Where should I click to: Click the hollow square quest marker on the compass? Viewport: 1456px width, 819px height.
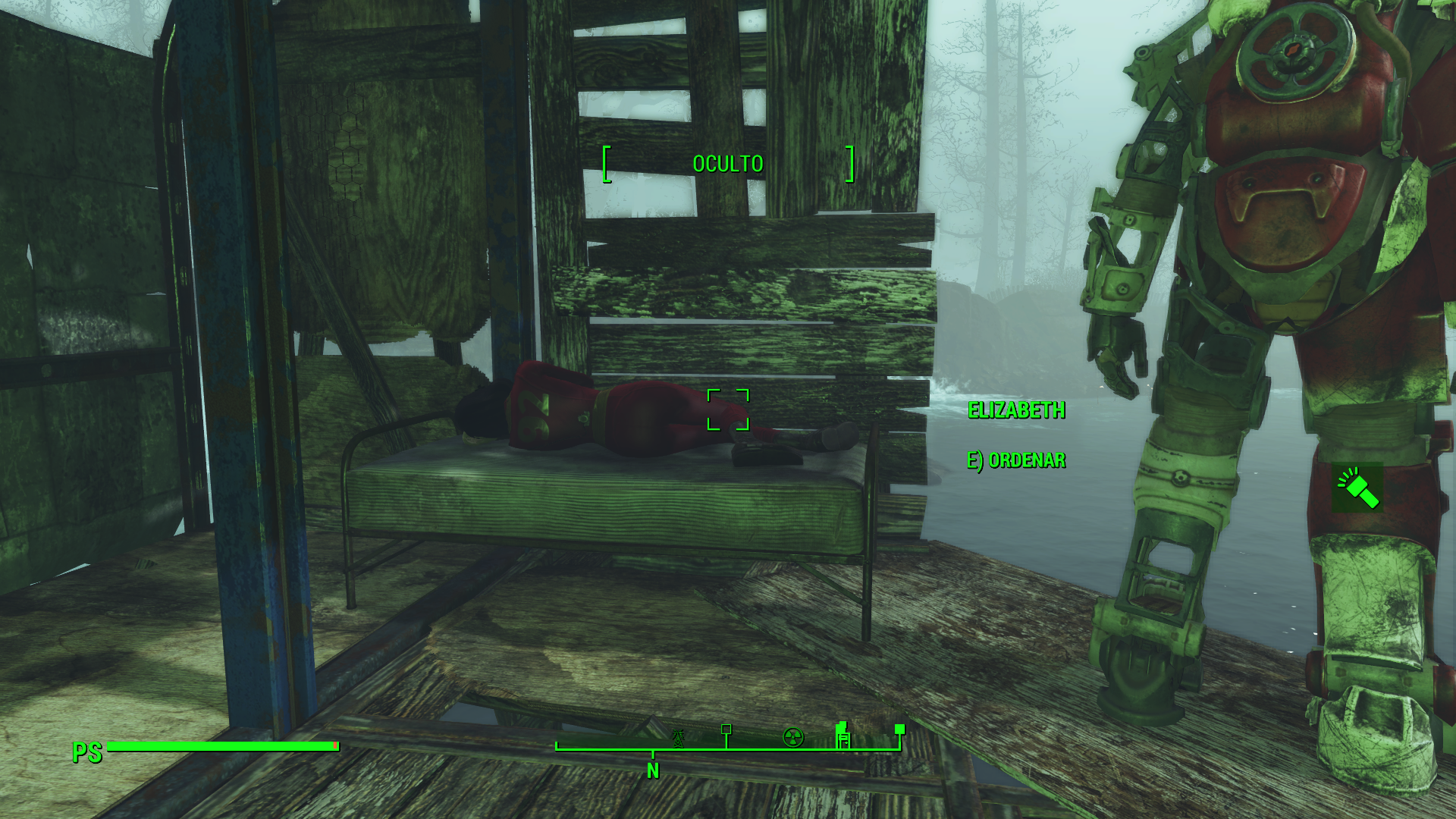[x=726, y=730]
